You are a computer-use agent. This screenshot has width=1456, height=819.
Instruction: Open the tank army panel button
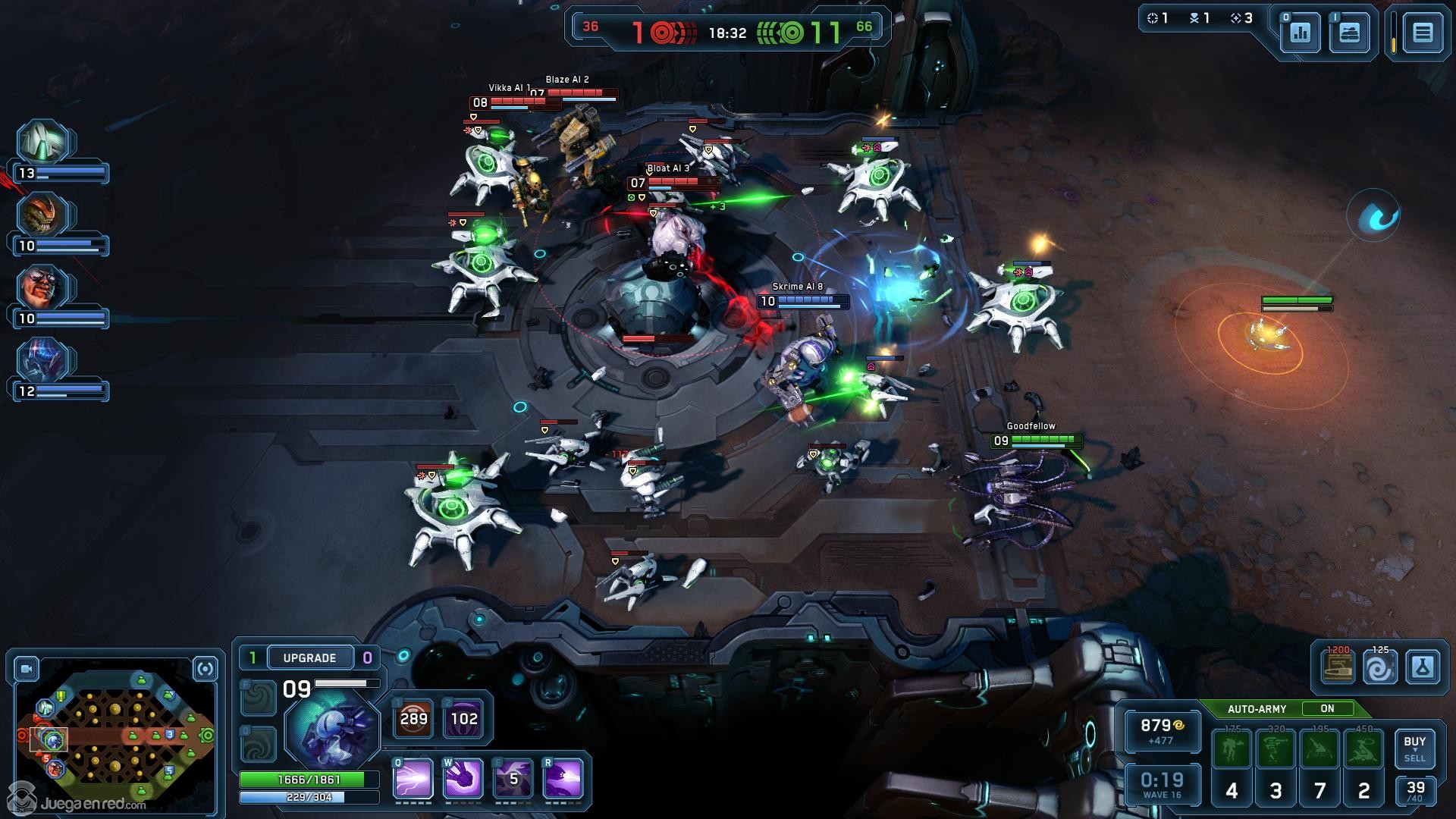tap(1349, 33)
